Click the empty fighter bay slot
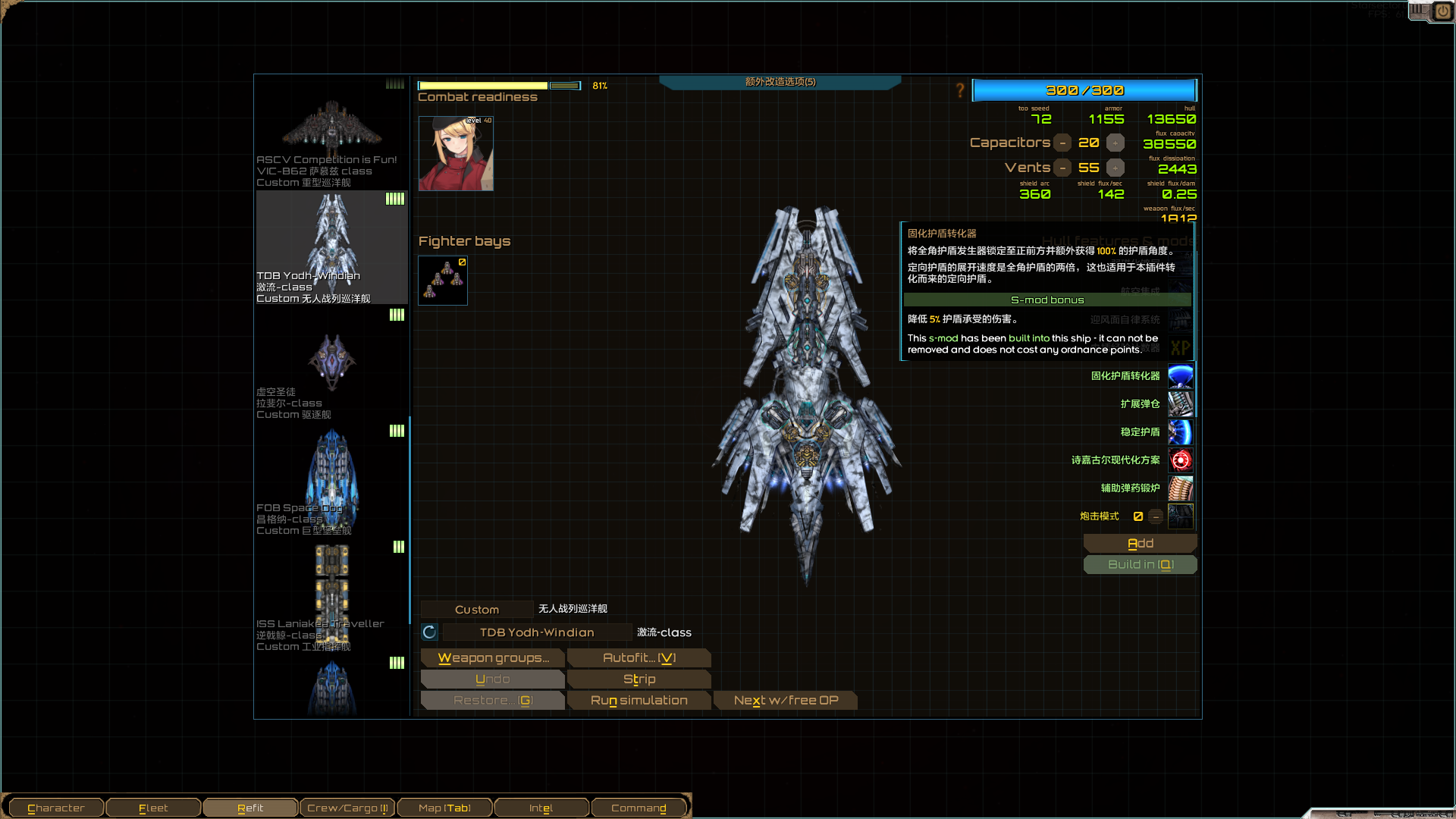Screen dimensions: 1456x819 (442, 280)
